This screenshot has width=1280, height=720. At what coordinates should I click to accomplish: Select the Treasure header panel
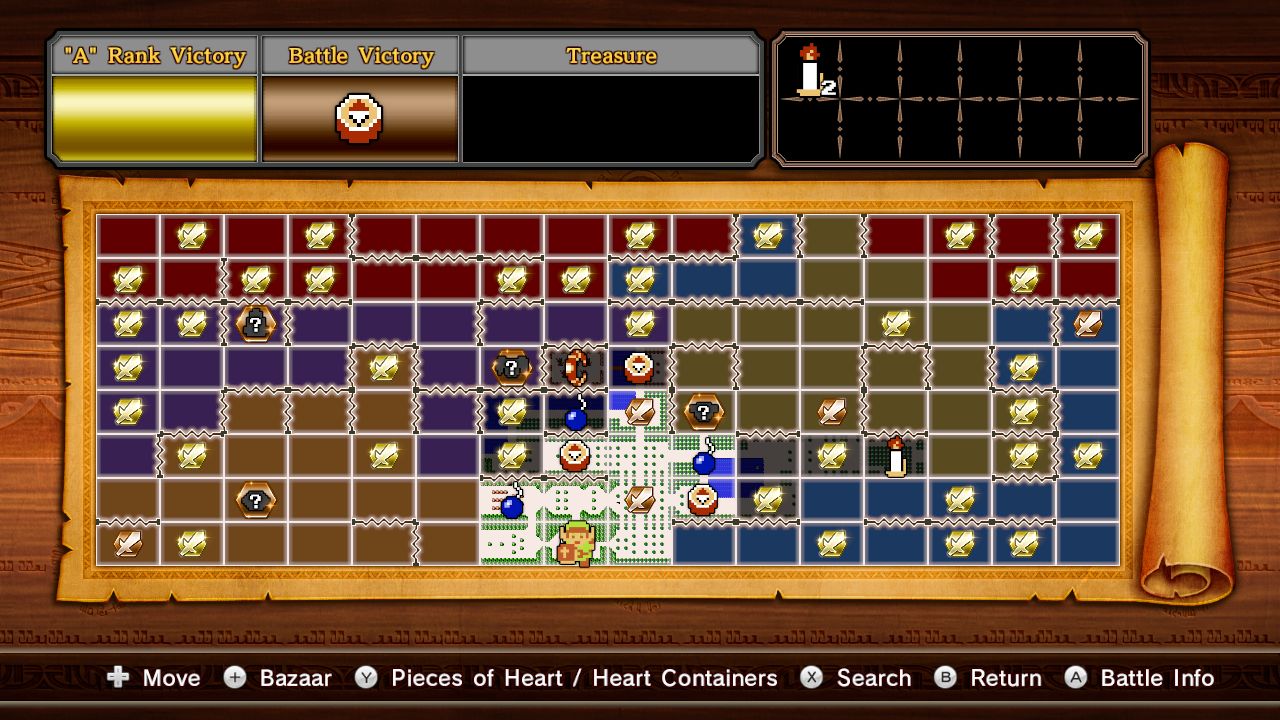(611, 56)
